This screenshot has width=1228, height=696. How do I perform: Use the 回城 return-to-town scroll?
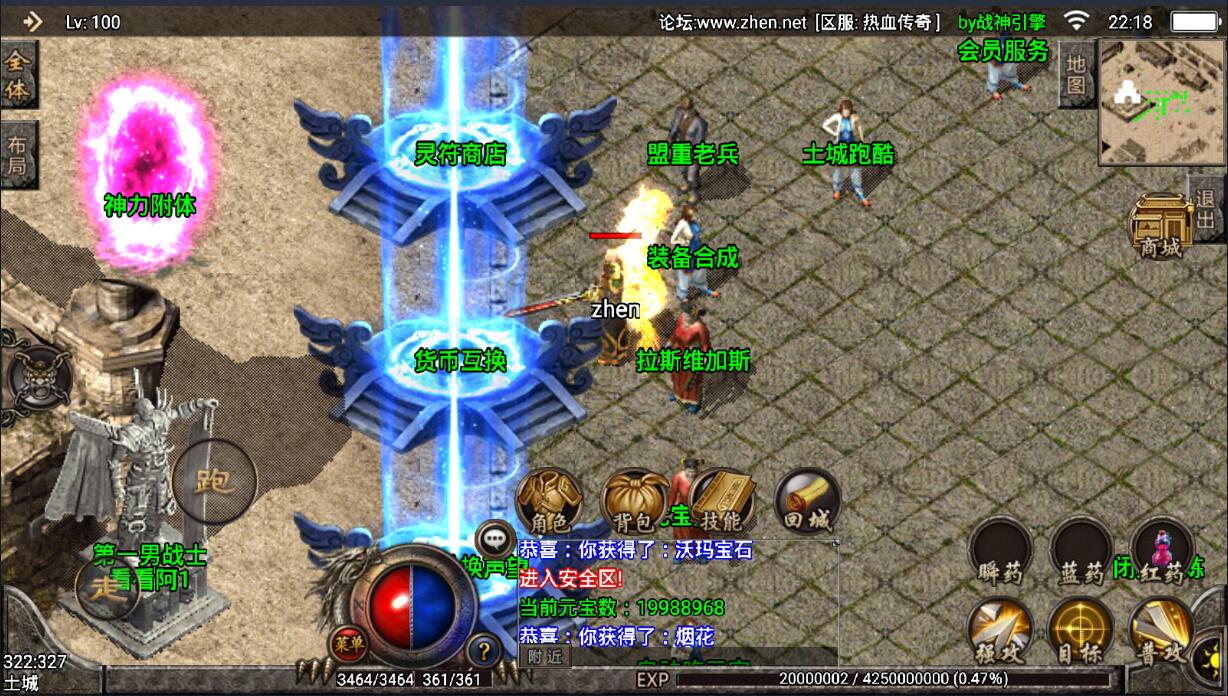tap(807, 502)
